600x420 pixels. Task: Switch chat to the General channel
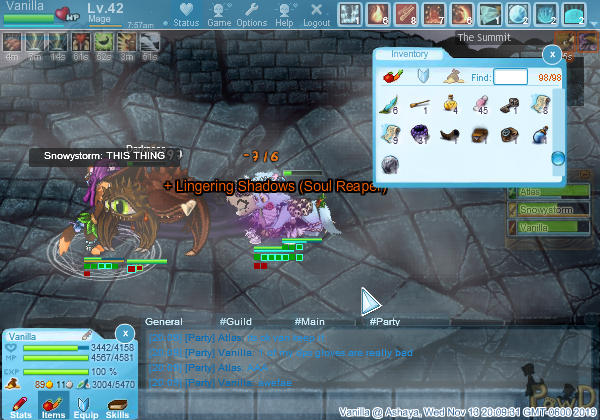163,321
